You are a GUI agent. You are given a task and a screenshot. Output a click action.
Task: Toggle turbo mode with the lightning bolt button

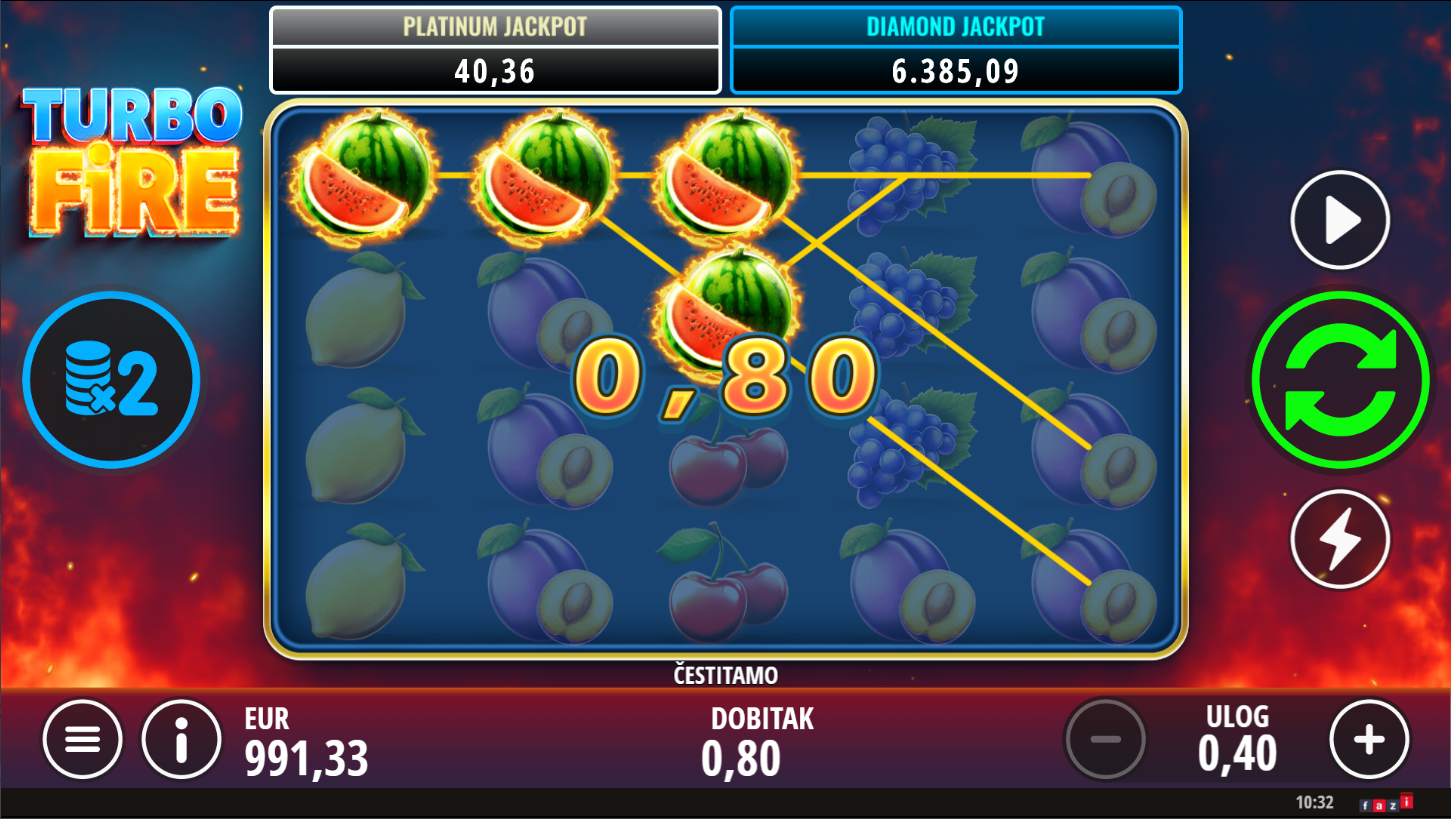[1340, 539]
